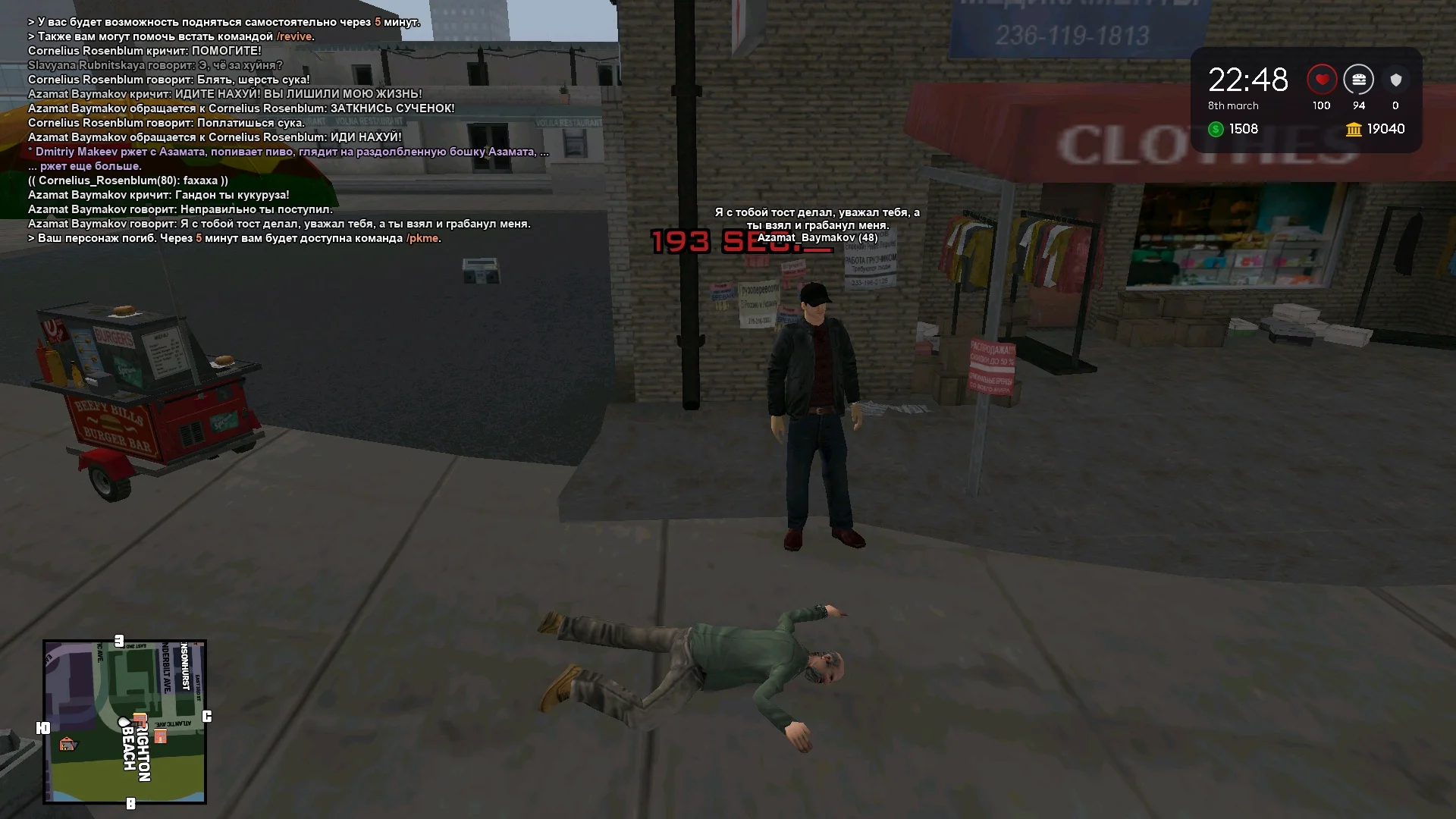Click the yellow bank balance icon
This screenshot has width=1456, height=819.
coord(1354,130)
